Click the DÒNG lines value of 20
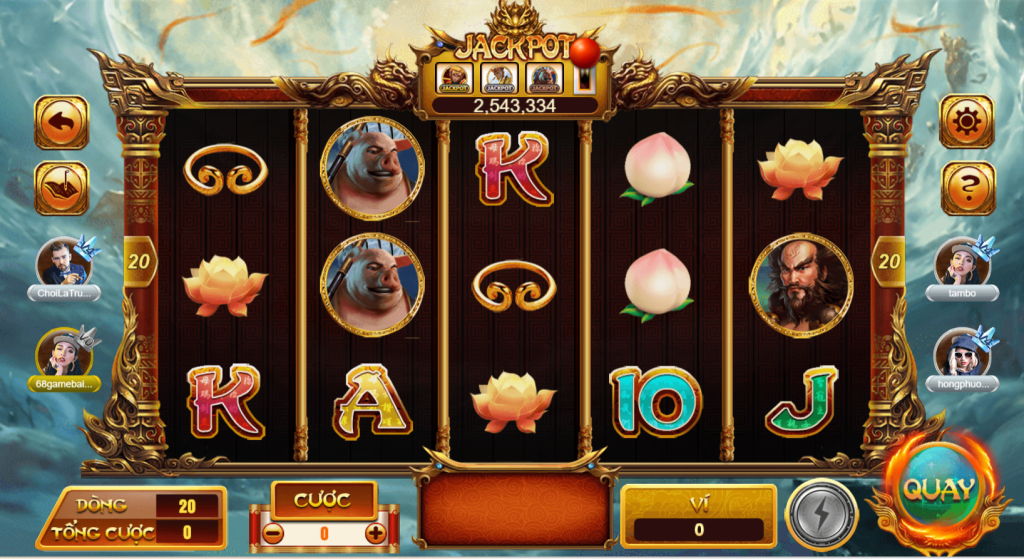 (186, 506)
